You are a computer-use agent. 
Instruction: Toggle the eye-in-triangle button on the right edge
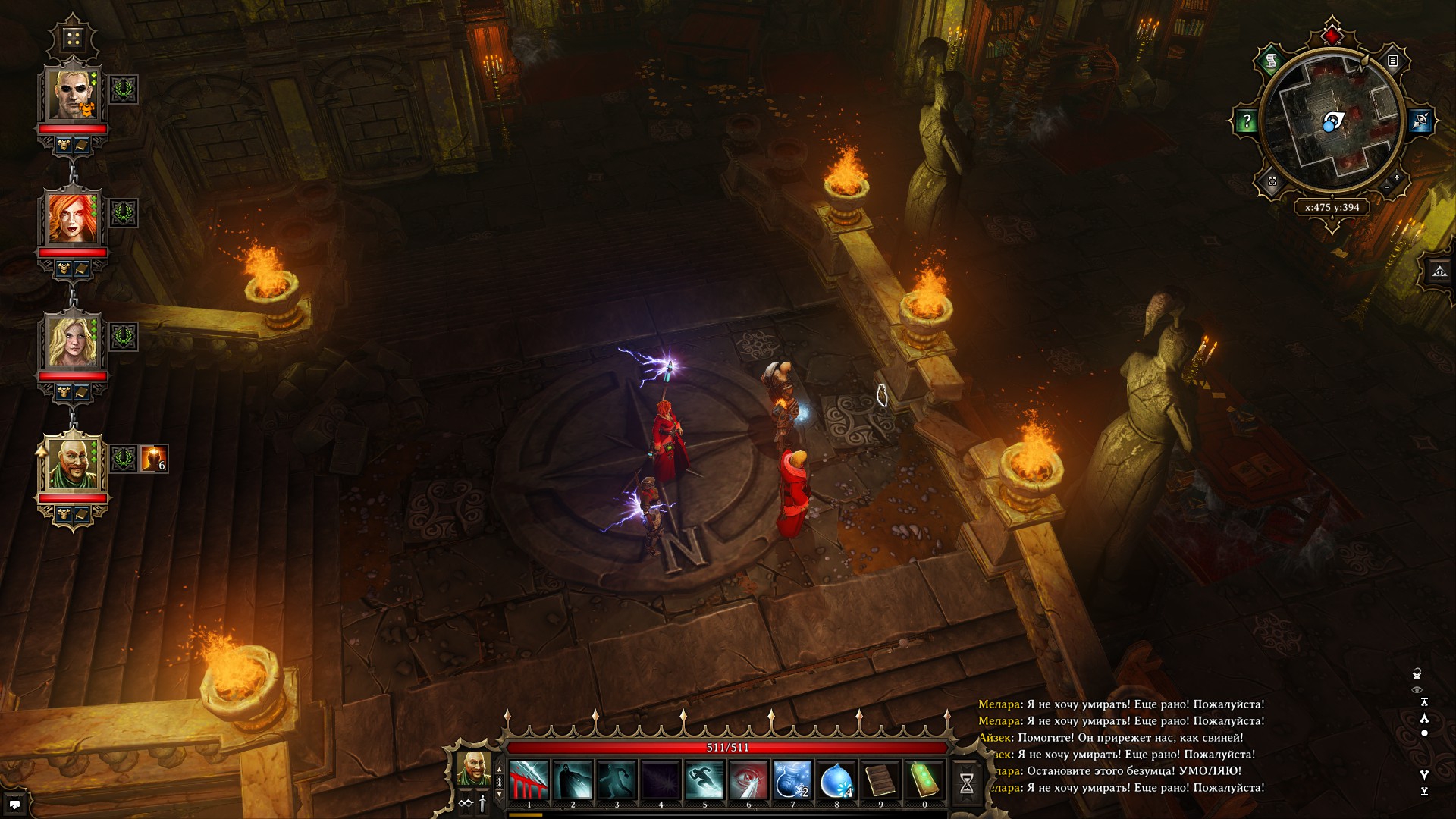[1439, 271]
